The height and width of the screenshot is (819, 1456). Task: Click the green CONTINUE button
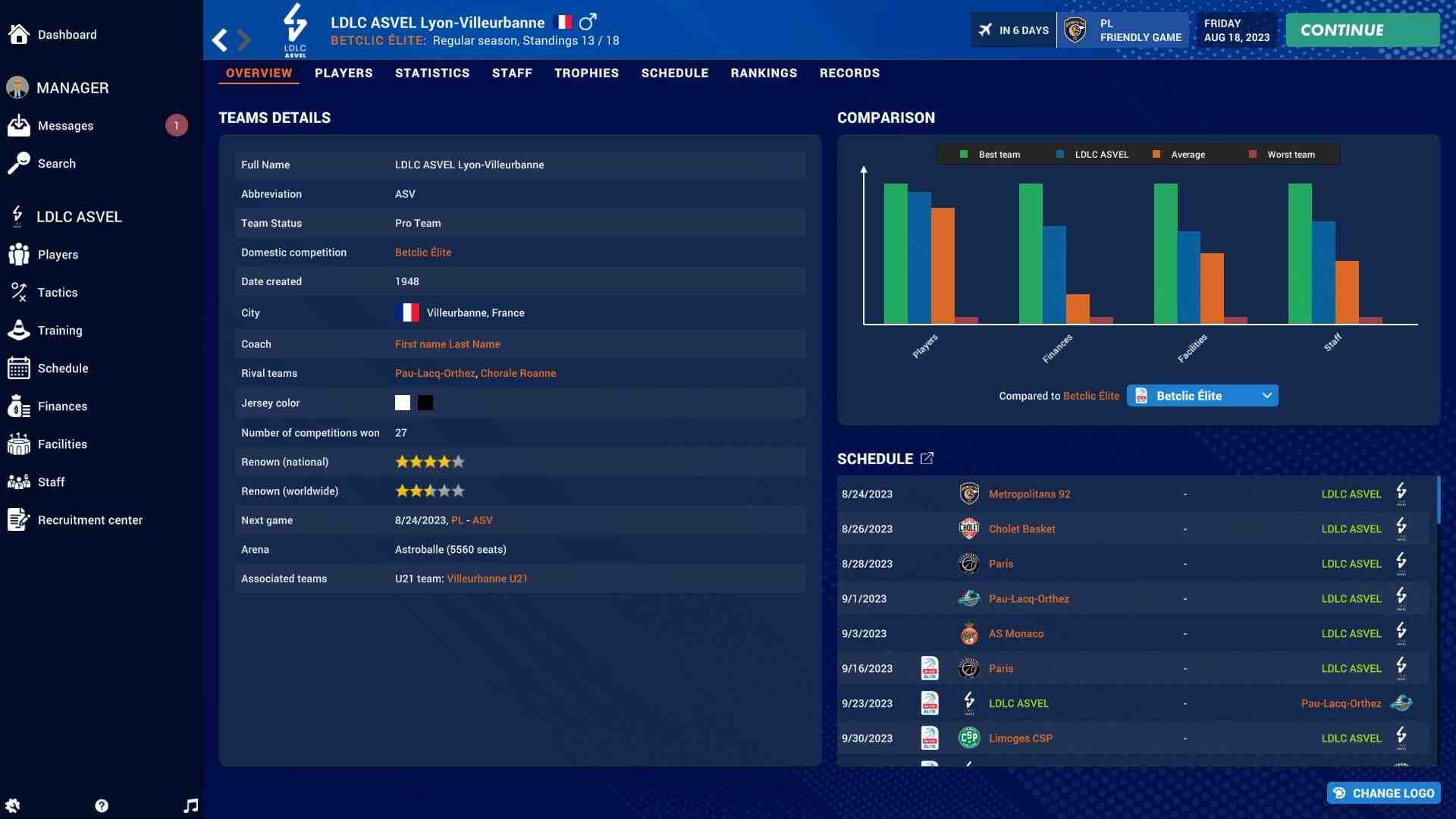tap(1362, 30)
